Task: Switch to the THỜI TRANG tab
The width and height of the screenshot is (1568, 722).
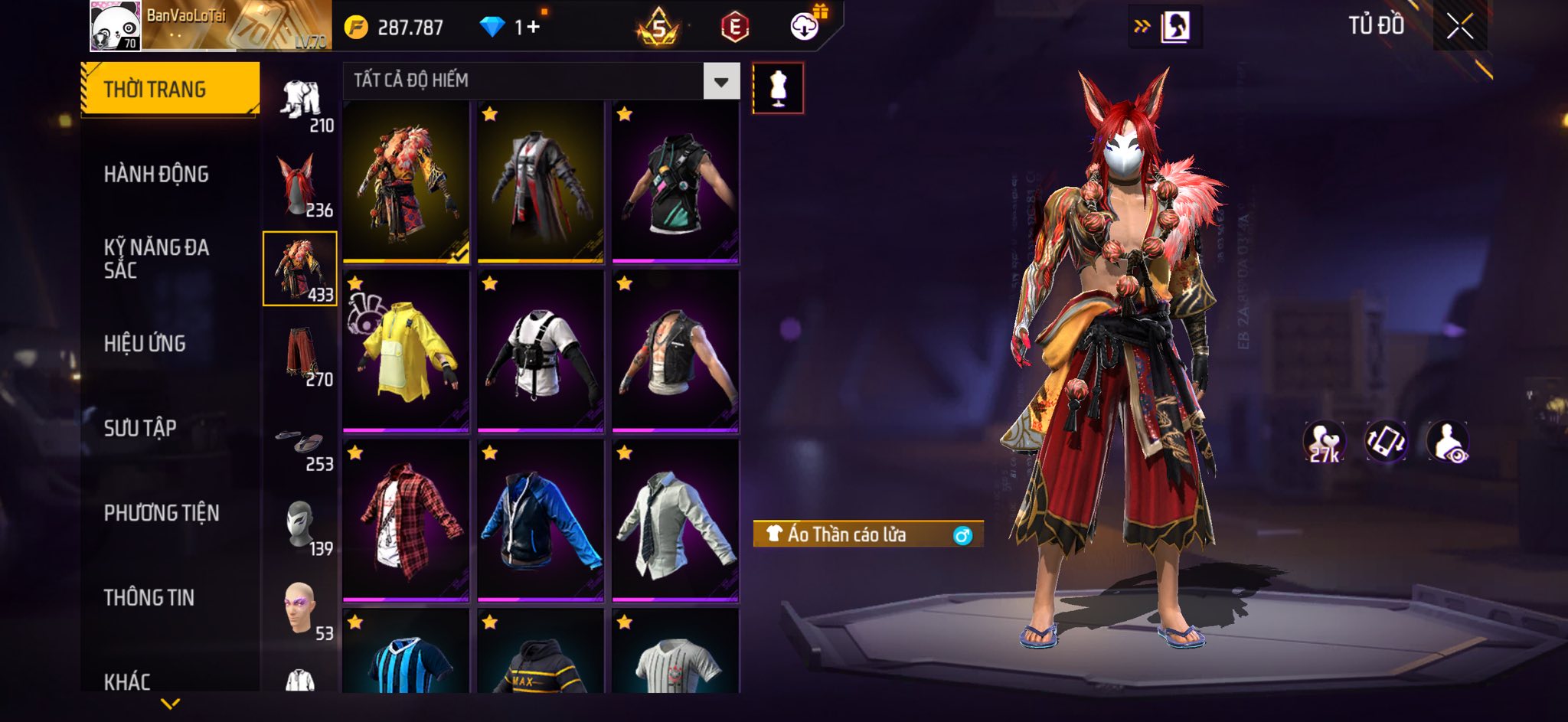Action: [170, 90]
